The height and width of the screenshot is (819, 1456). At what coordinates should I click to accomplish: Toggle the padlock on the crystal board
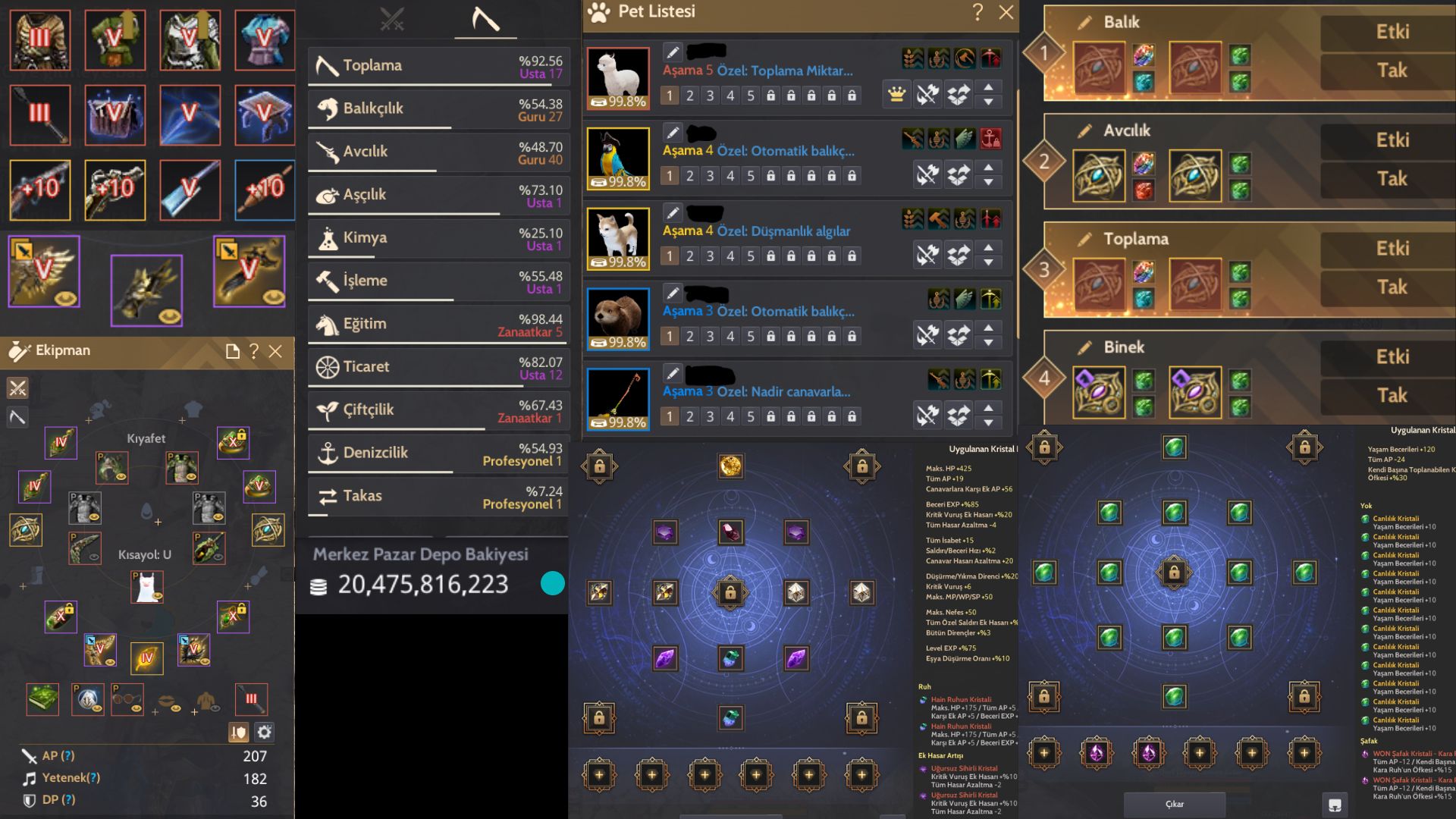click(730, 593)
